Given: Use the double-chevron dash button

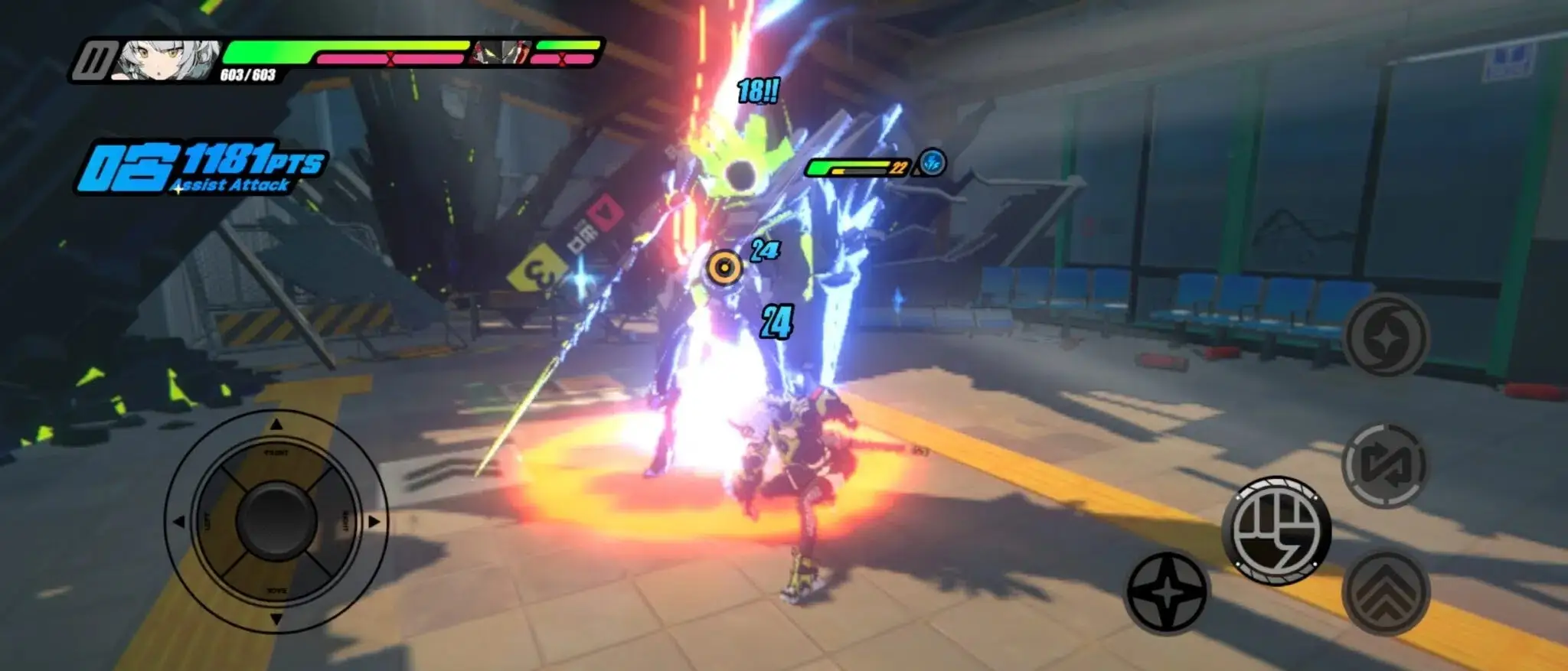Looking at the screenshot, I should (x=1386, y=591).
